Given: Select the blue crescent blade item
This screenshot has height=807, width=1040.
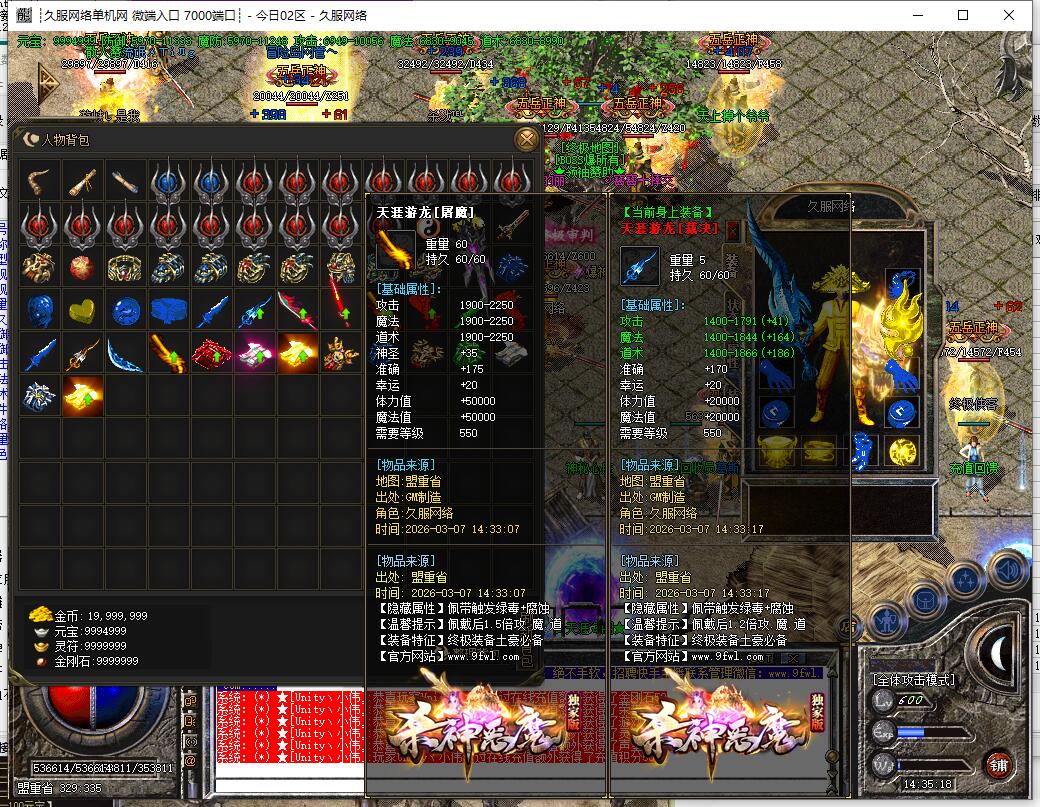Looking at the screenshot, I should pyautogui.click(x=126, y=354).
